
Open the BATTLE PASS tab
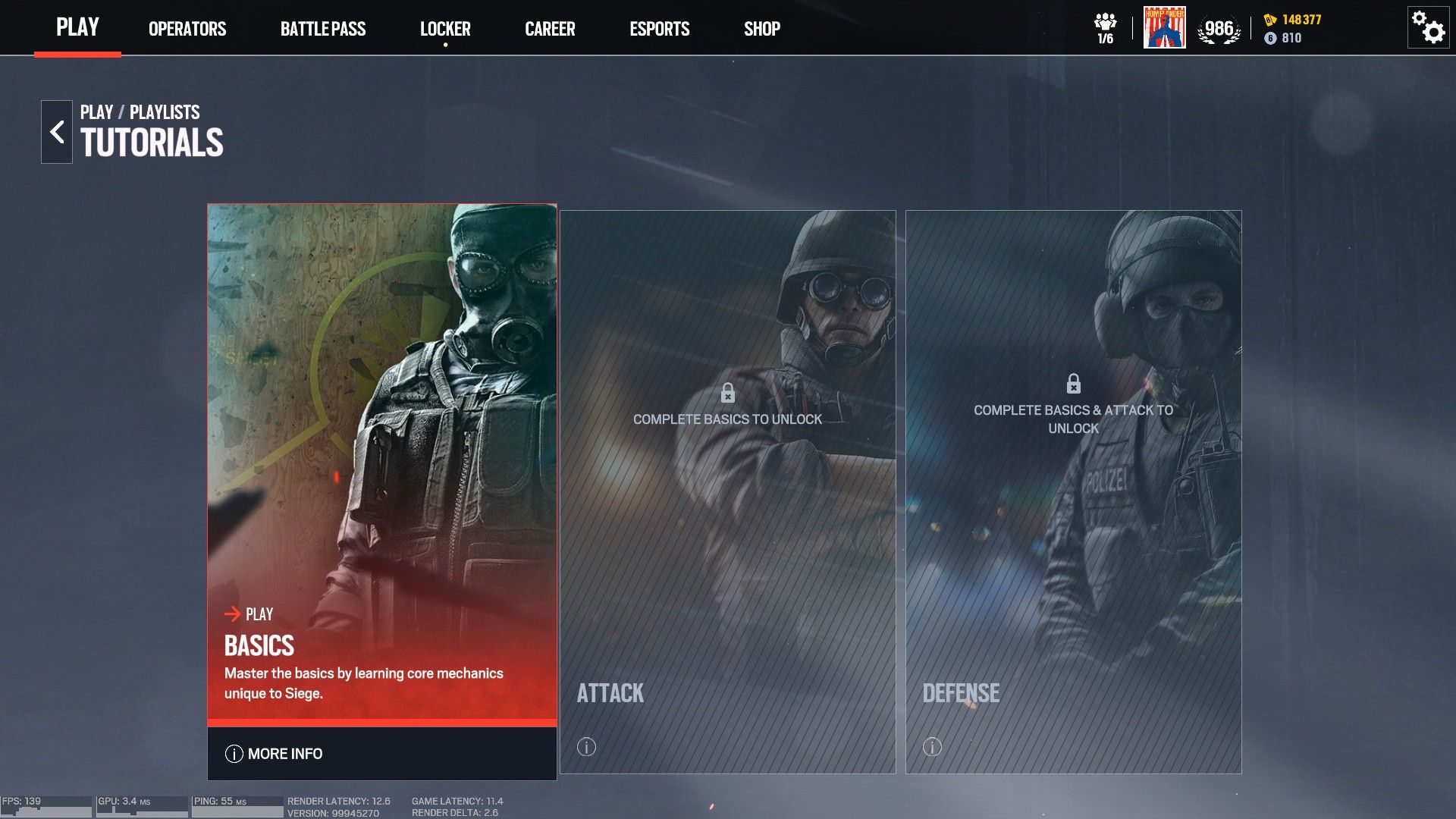[x=324, y=29]
